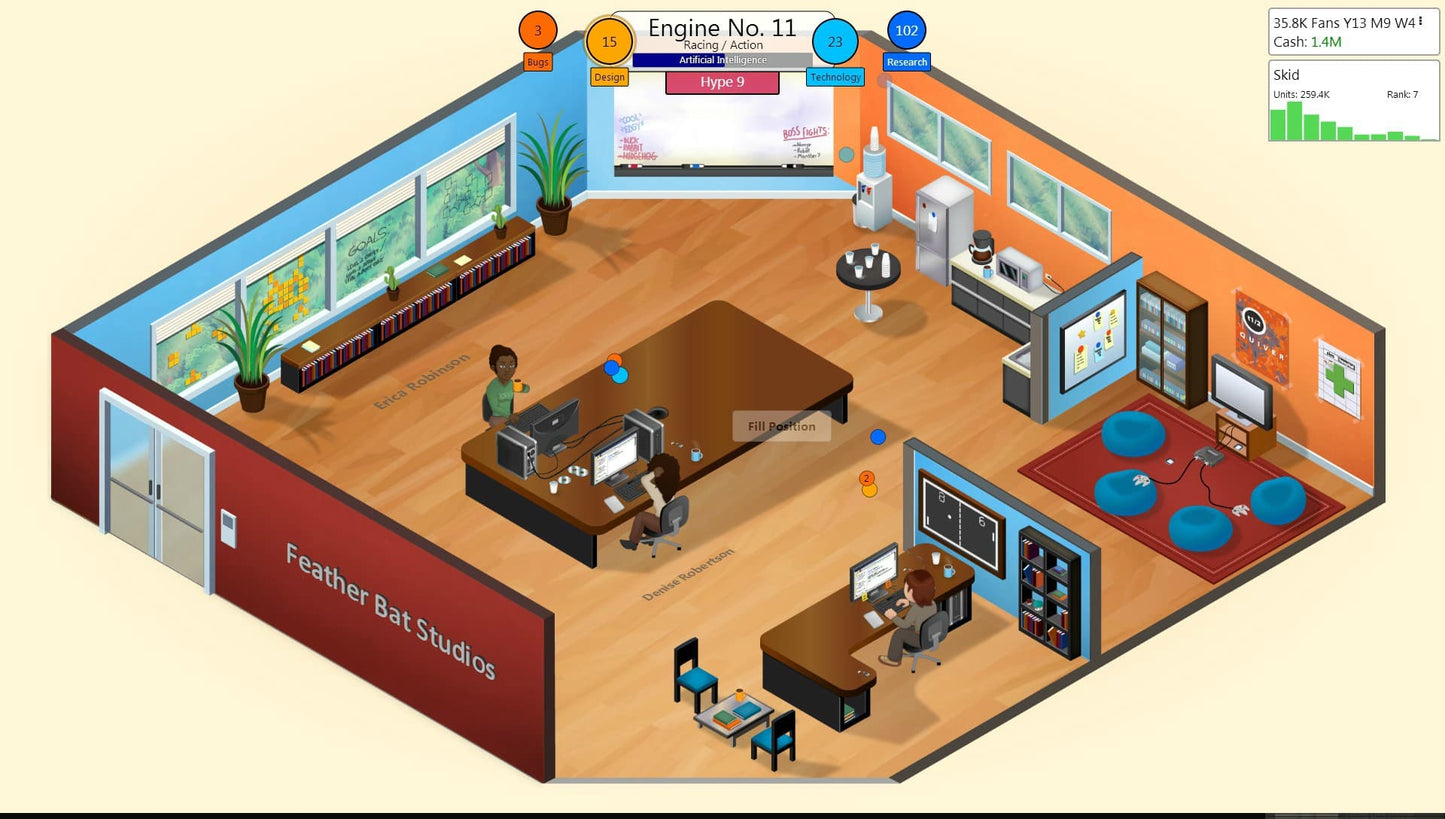Click the Bugs counter showing 3
Screen dimensions: 1445x819
tap(537, 31)
